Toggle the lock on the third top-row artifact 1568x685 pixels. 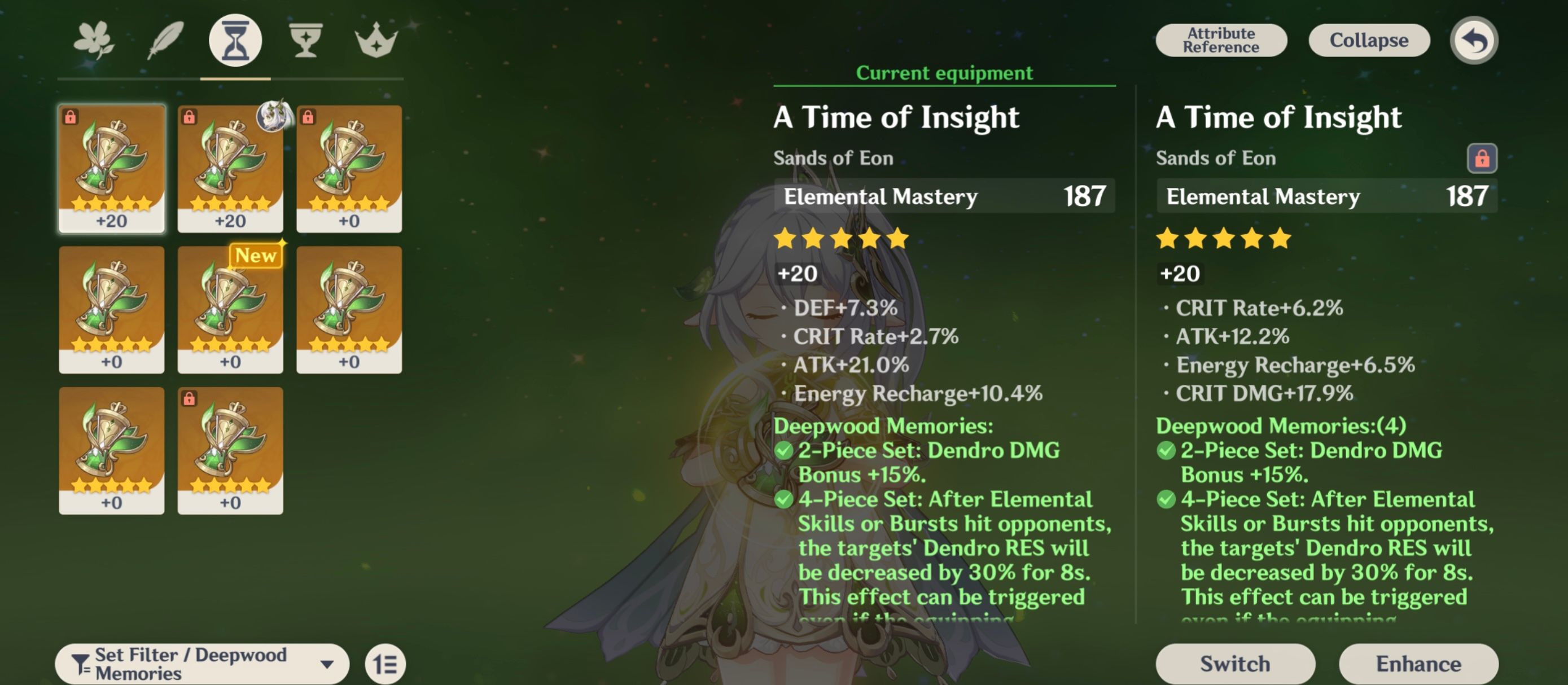[x=310, y=116]
